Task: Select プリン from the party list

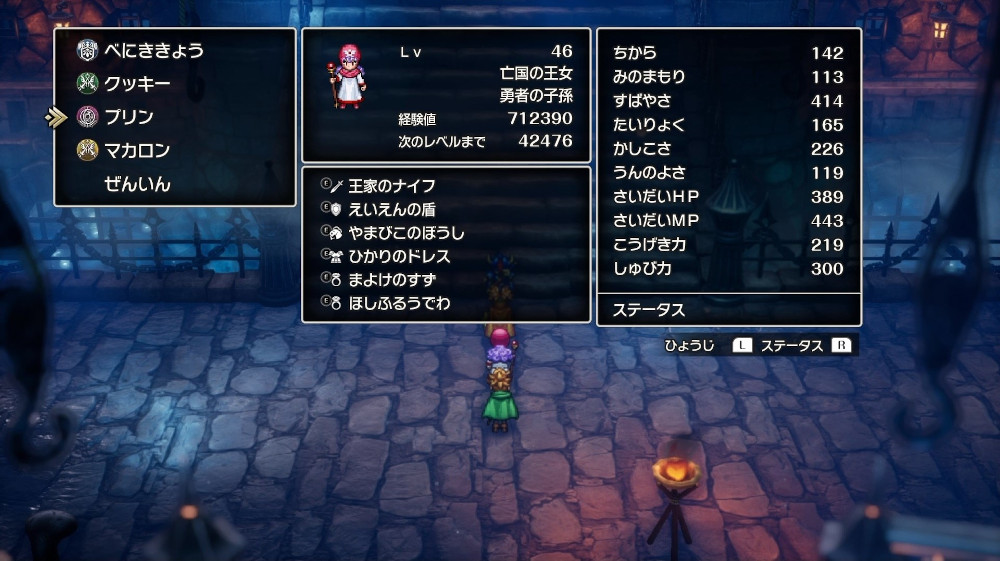Action: (128, 117)
